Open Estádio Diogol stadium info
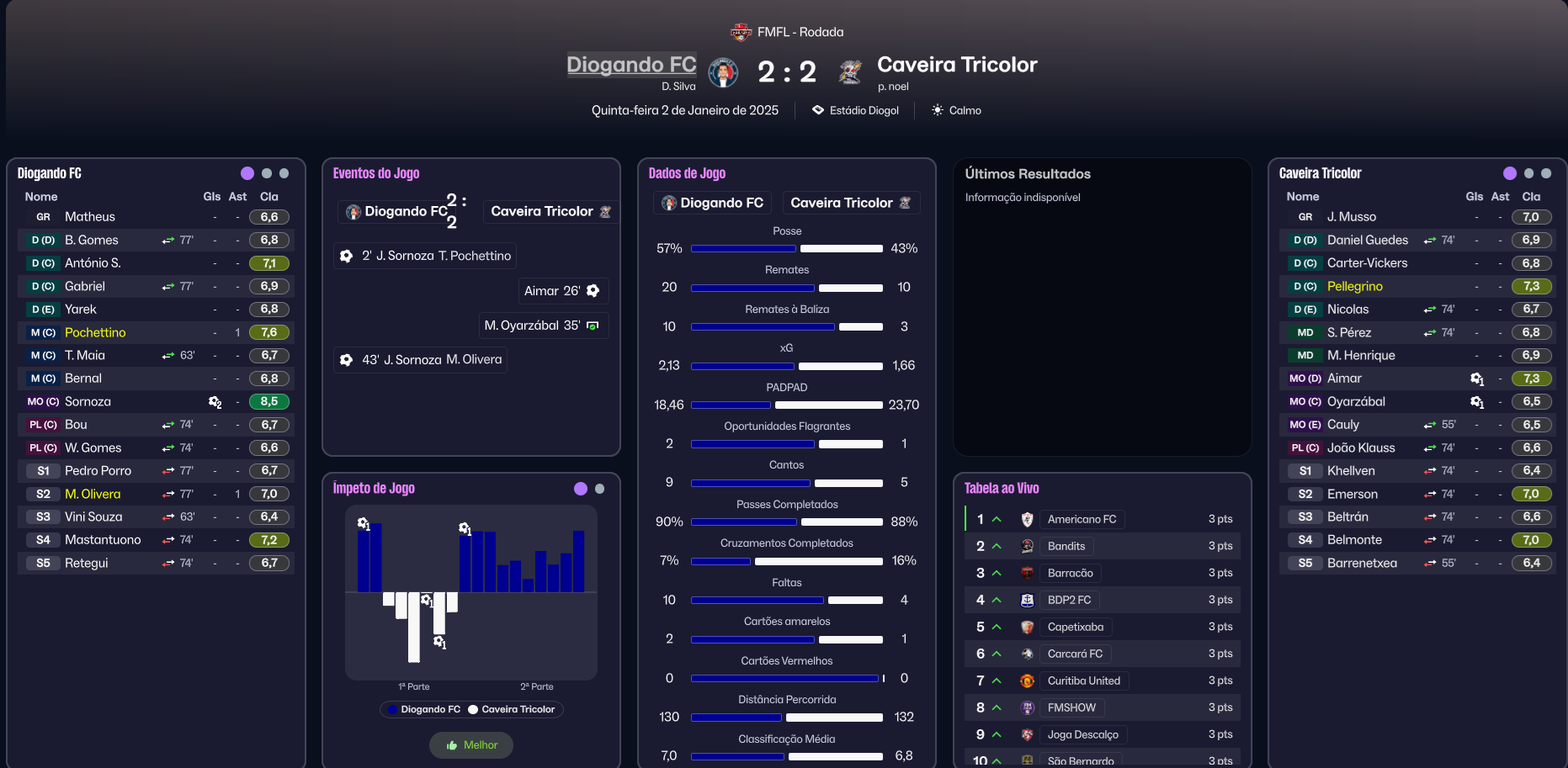1568x768 pixels. [x=864, y=110]
